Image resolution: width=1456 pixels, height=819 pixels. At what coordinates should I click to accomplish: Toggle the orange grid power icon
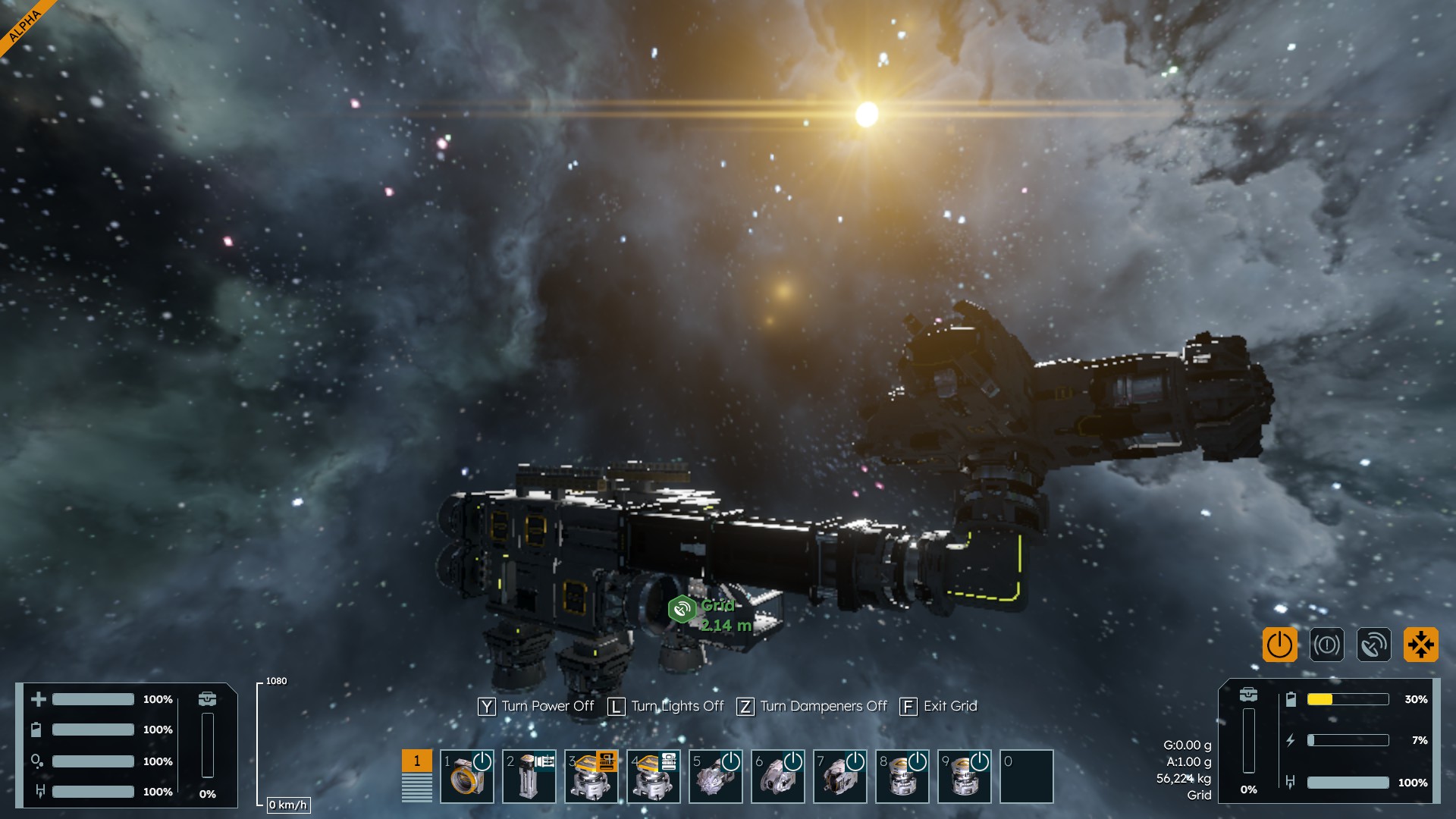pyautogui.click(x=1279, y=645)
